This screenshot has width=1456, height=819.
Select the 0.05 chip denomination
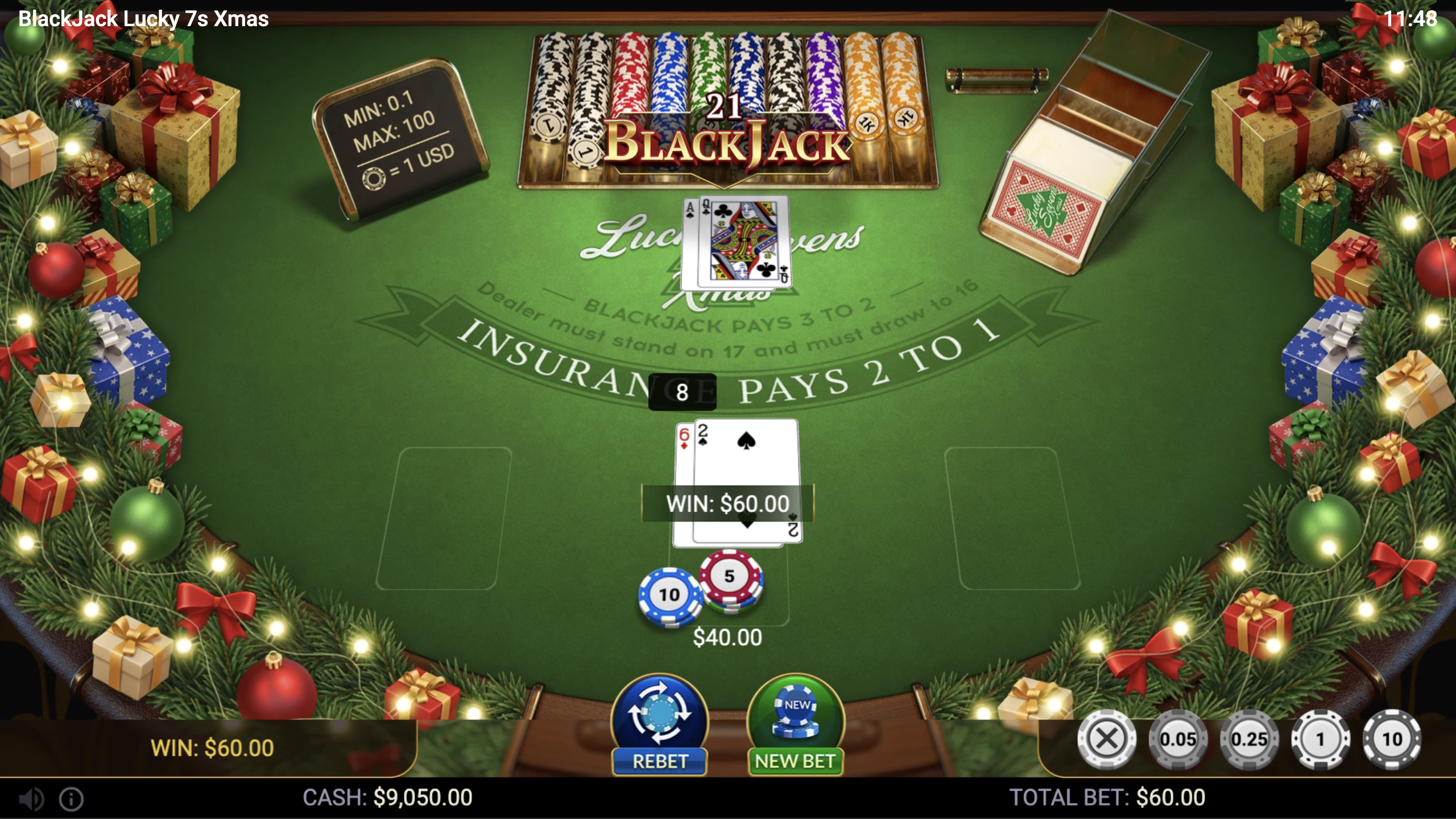tap(1178, 739)
